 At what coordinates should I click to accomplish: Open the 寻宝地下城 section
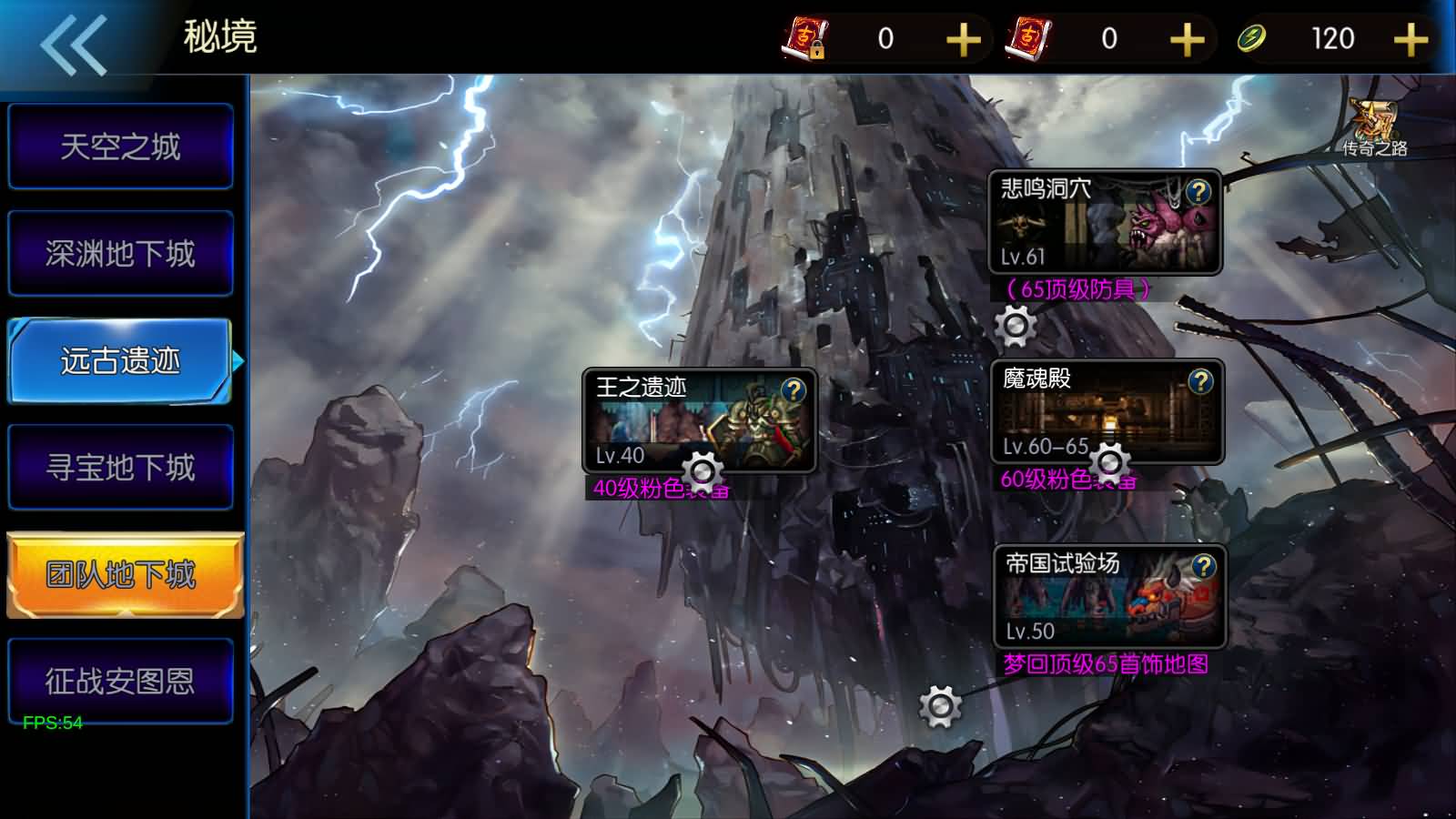point(119,467)
